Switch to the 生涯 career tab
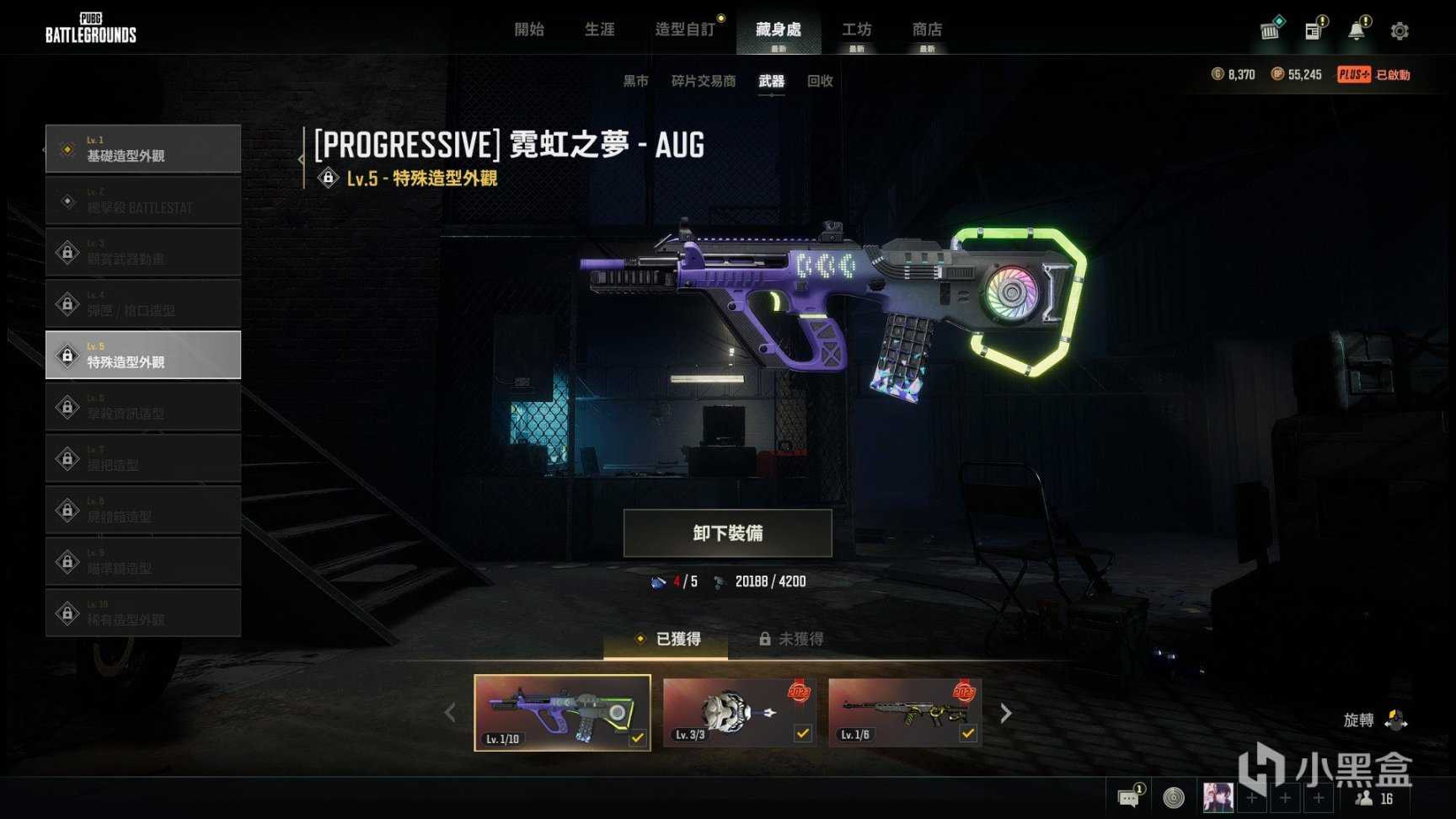The height and width of the screenshot is (819, 1456). coord(599,29)
